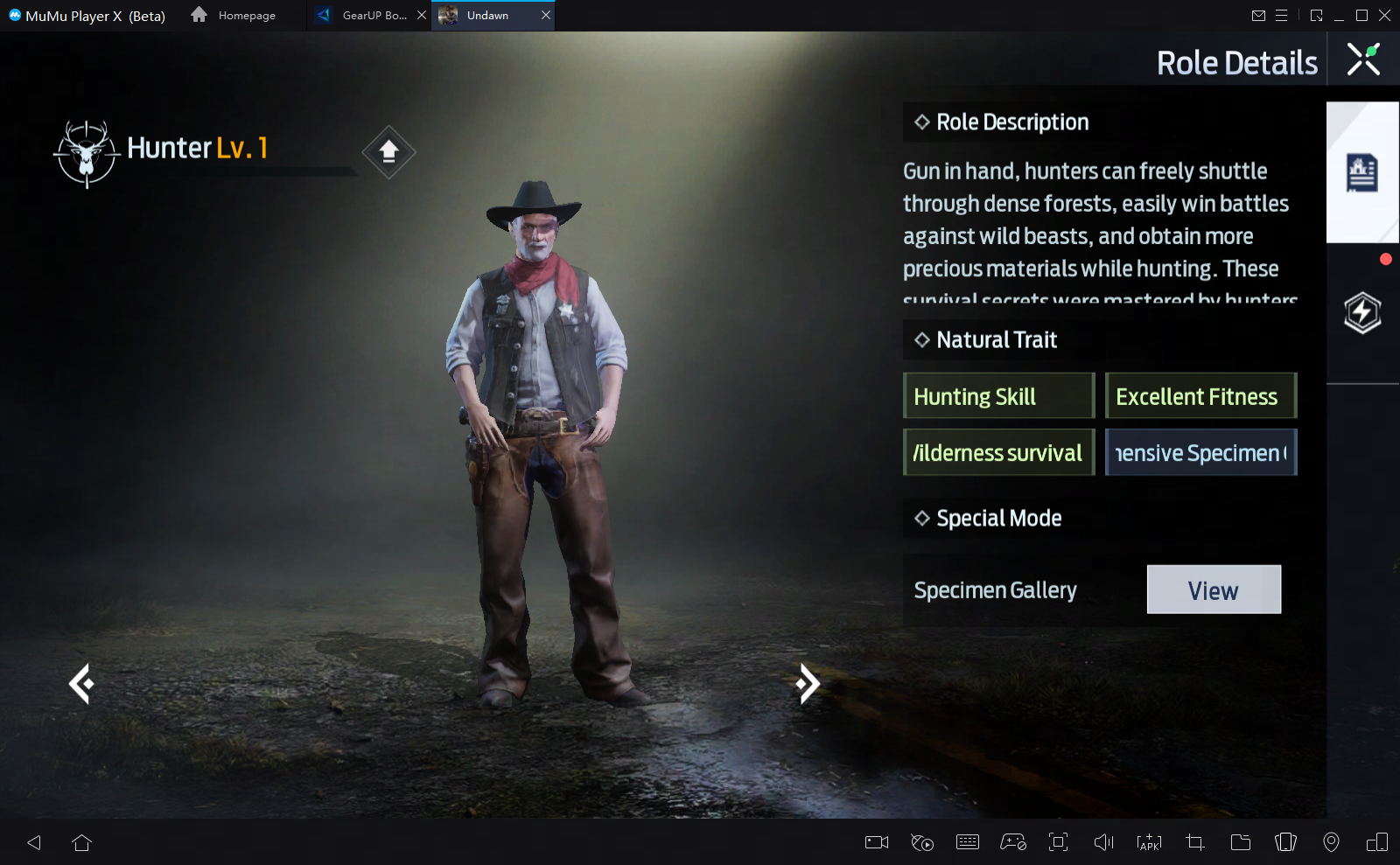Open the role document tab
Screen dimensions: 1400x865
click(1361, 173)
